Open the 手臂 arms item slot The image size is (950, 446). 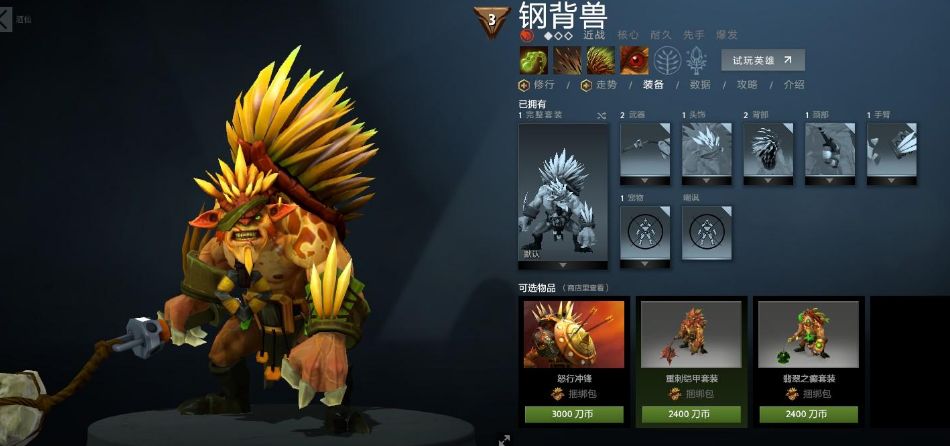point(892,151)
